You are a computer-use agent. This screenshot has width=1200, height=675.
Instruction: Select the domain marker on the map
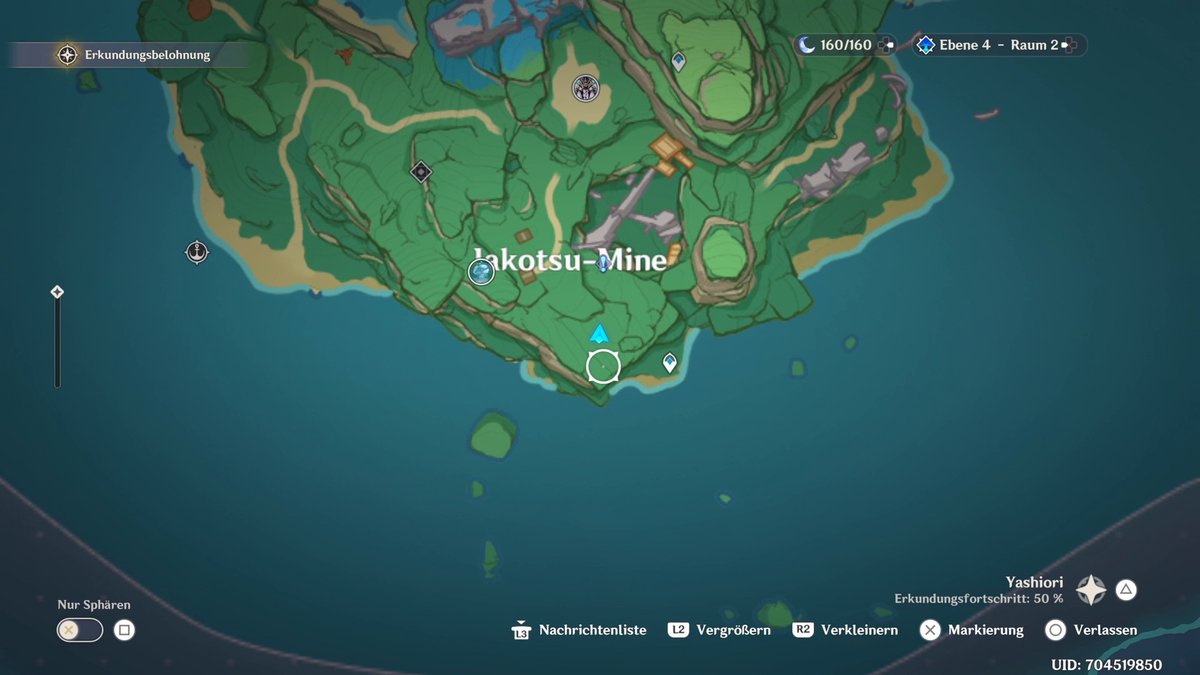point(585,89)
